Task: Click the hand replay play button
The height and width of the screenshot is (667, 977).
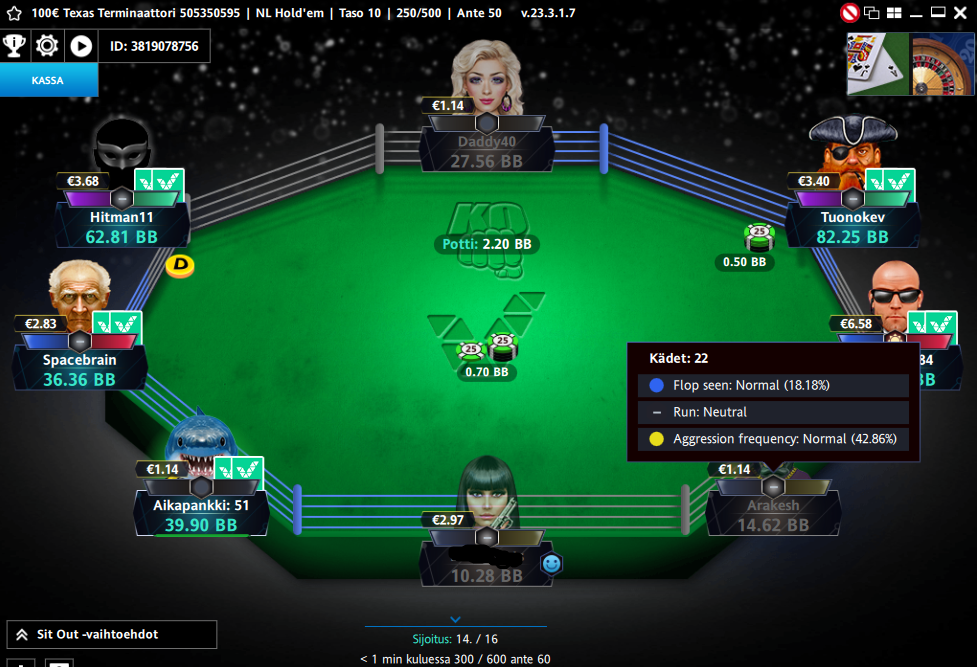Action: pyautogui.click(x=81, y=46)
